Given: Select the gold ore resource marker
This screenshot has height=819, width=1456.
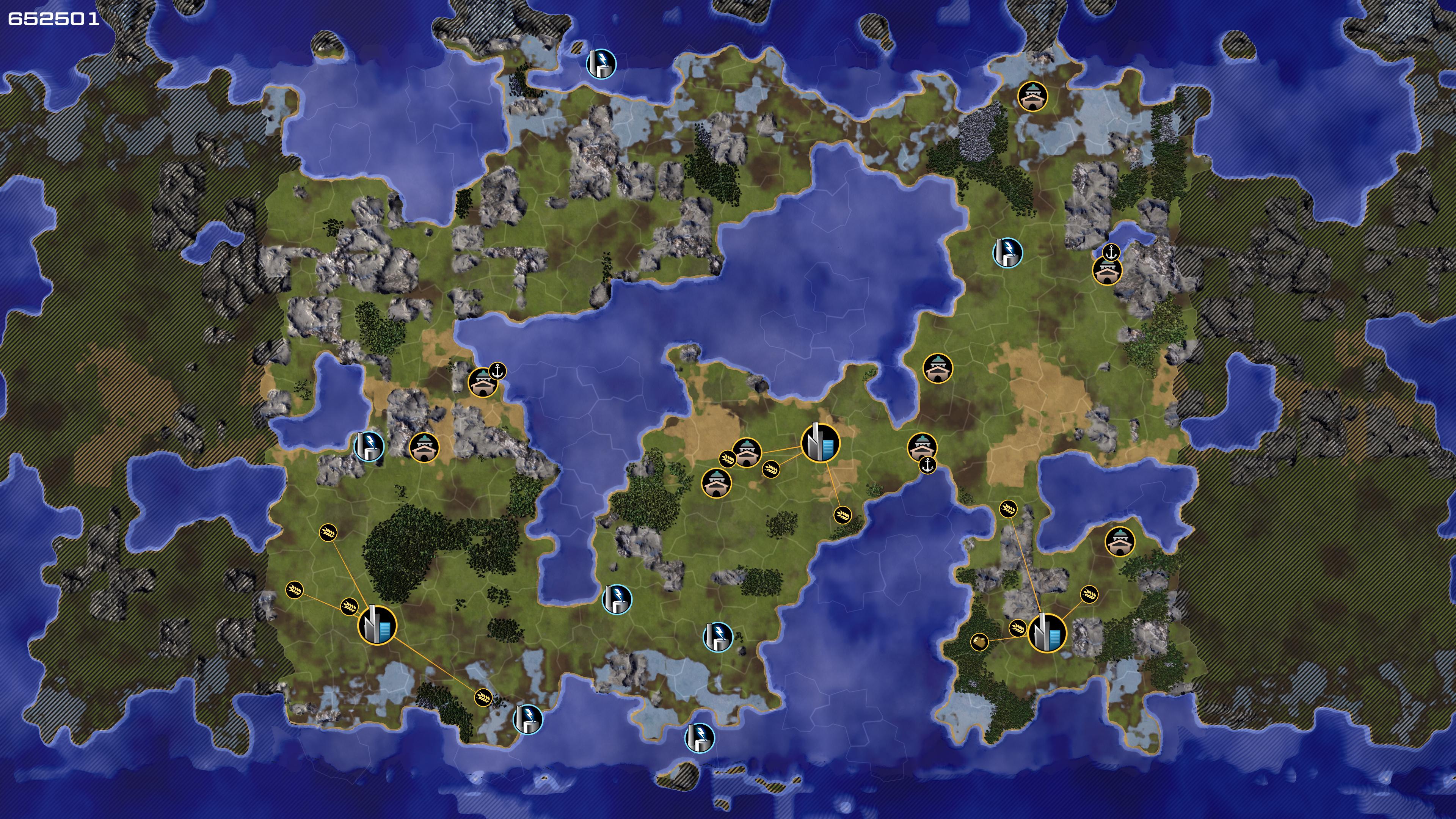Looking at the screenshot, I should coord(979,642).
